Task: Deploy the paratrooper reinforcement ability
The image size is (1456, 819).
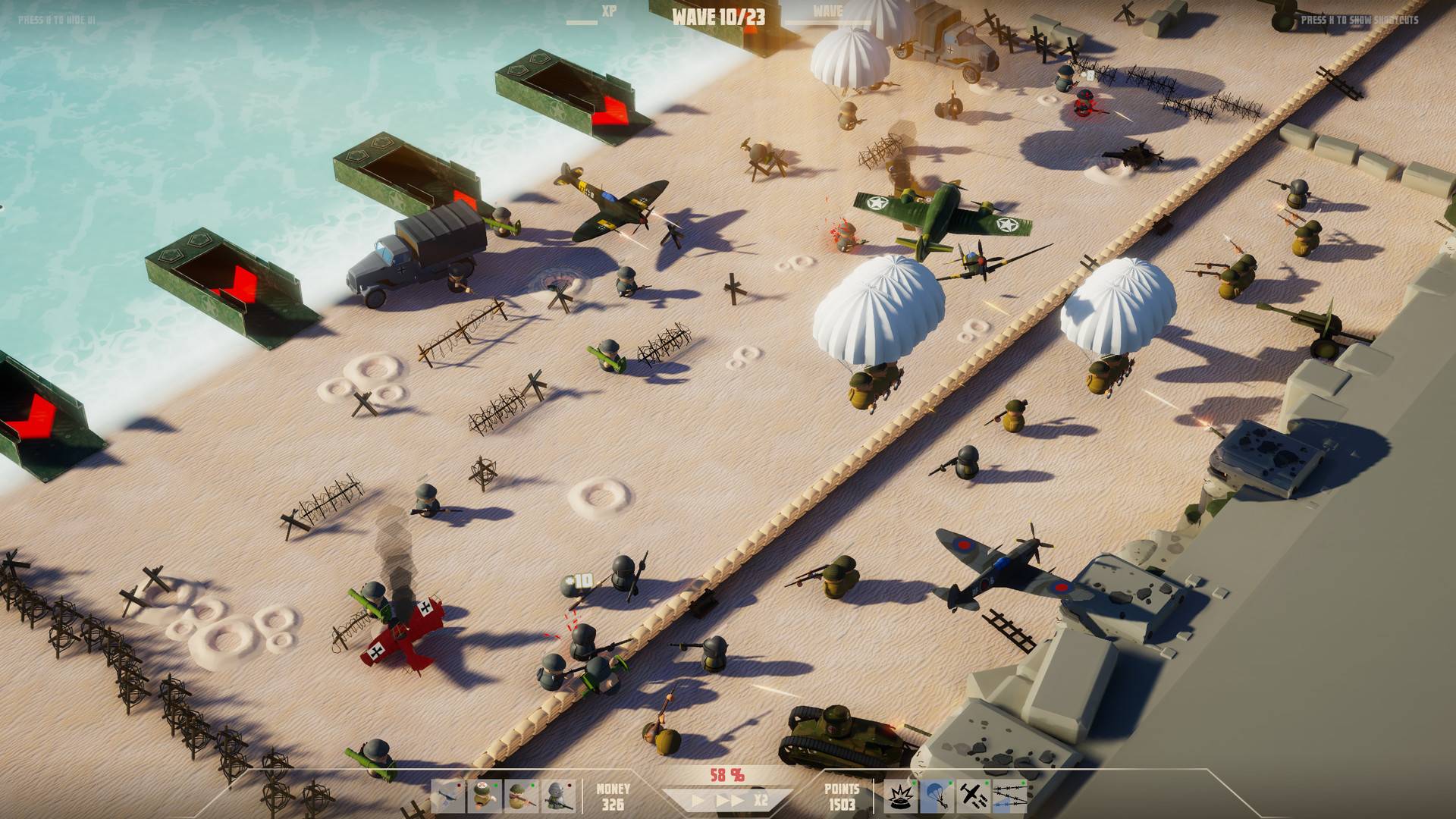Action: click(935, 797)
